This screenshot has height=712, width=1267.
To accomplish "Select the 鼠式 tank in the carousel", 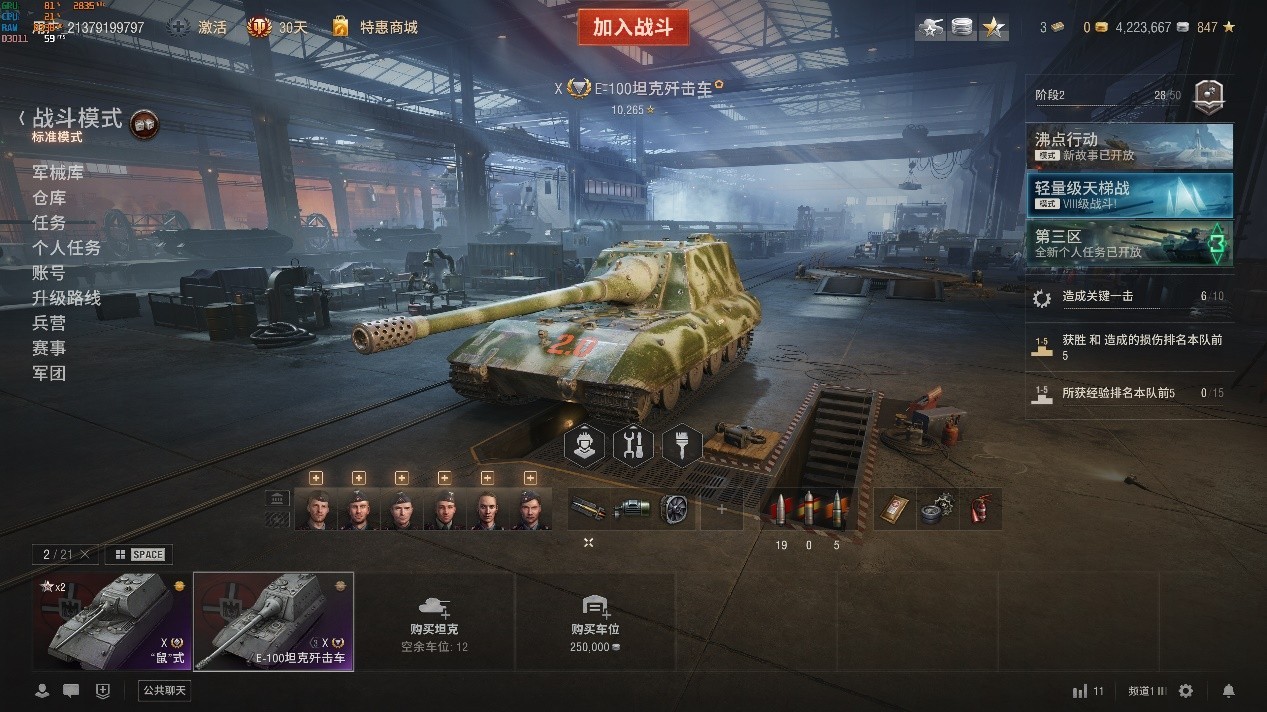I will pos(111,621).
